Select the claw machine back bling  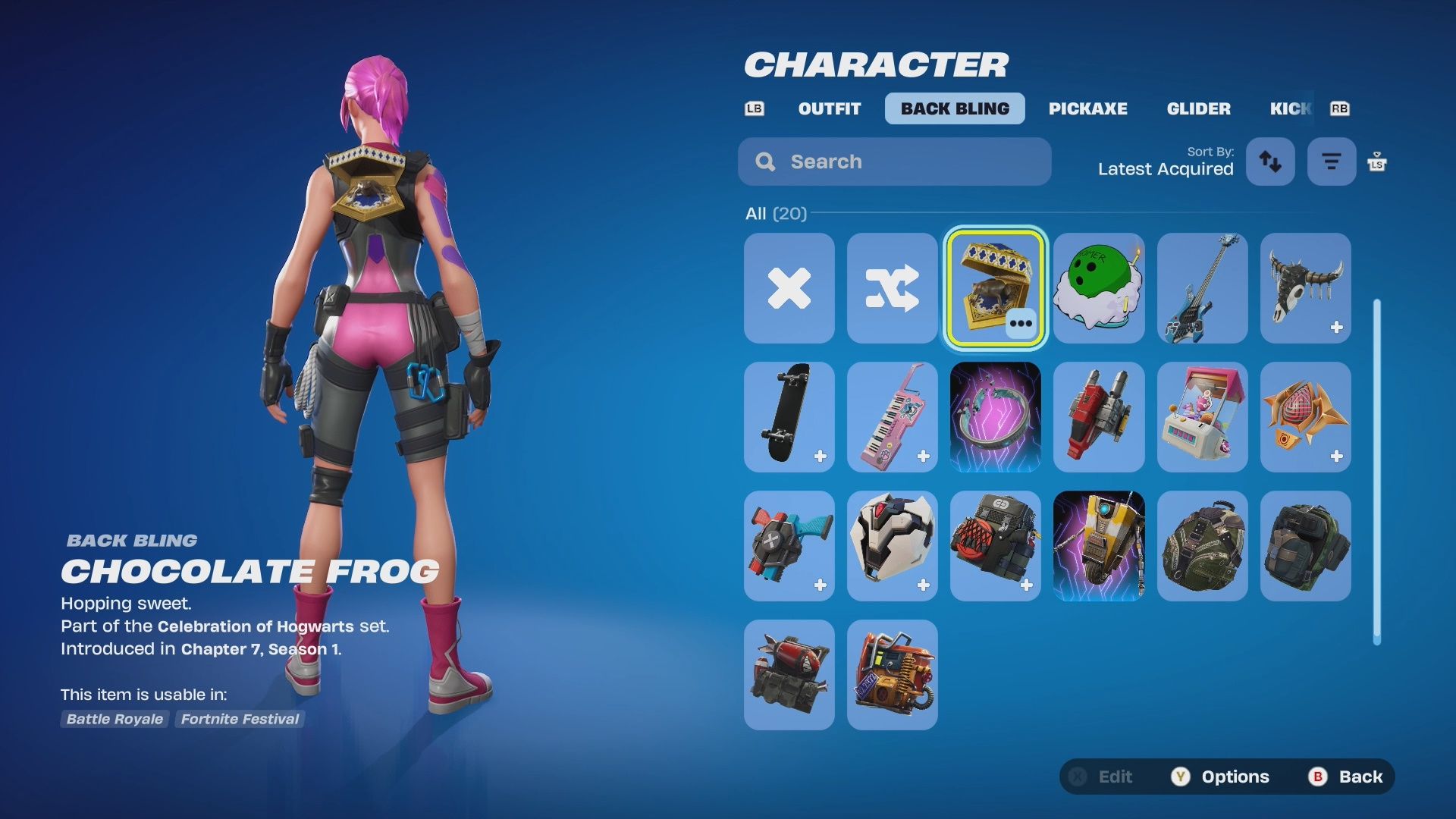click(1202, 417)
